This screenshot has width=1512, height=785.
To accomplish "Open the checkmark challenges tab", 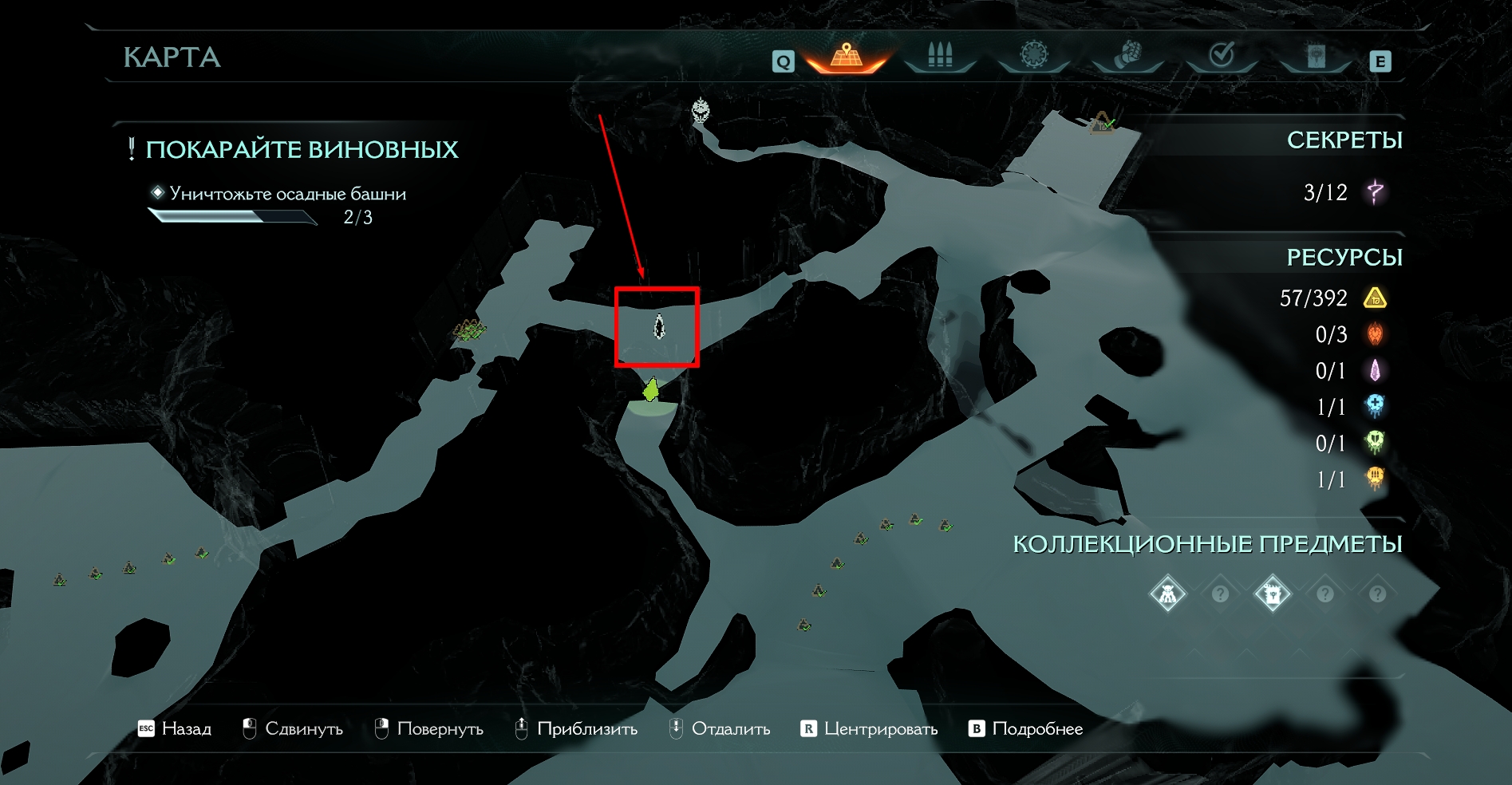I will [x=1222, y=55].
